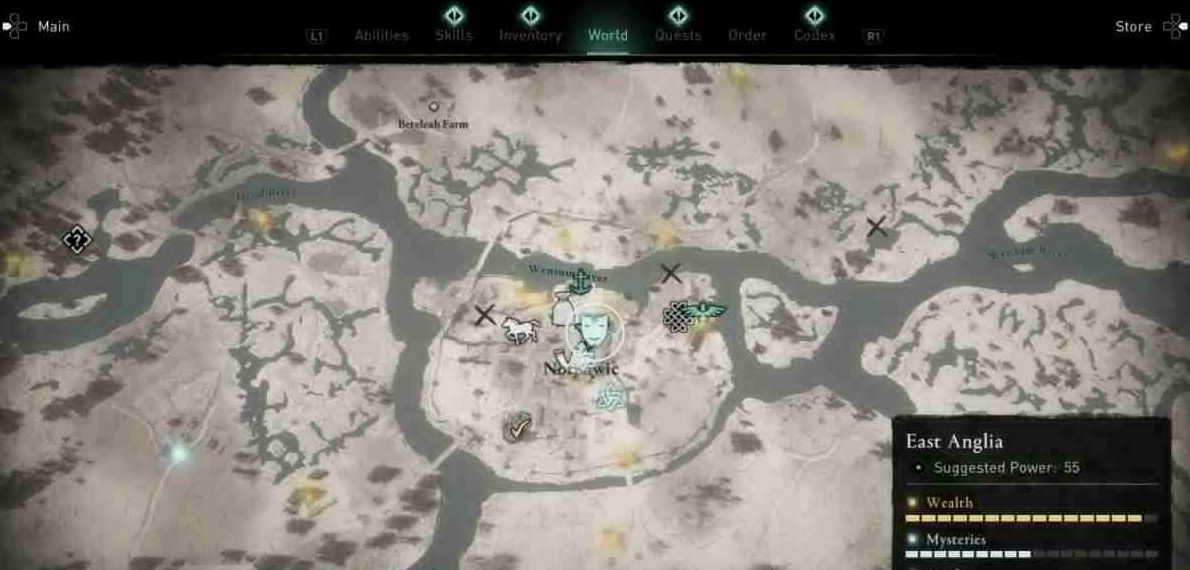
Task: Select the Celtic knot map marker
Action: pyautogui.click(x=677, y=318)
